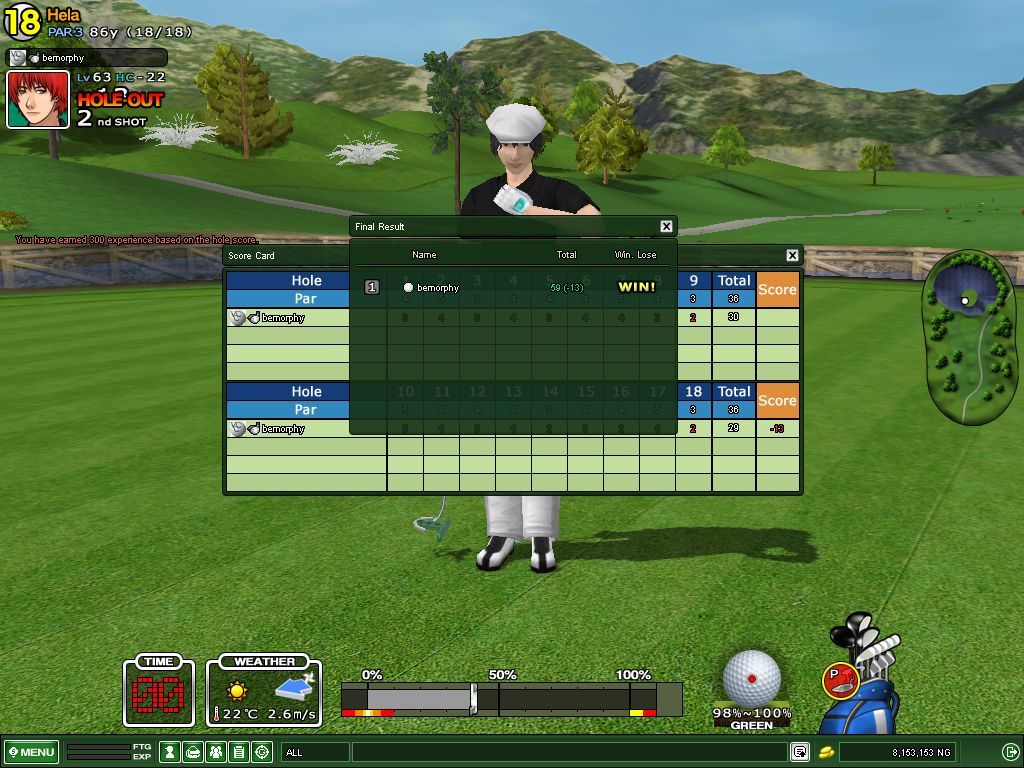
Task: Close the Score Card panel
Action: 792,256
